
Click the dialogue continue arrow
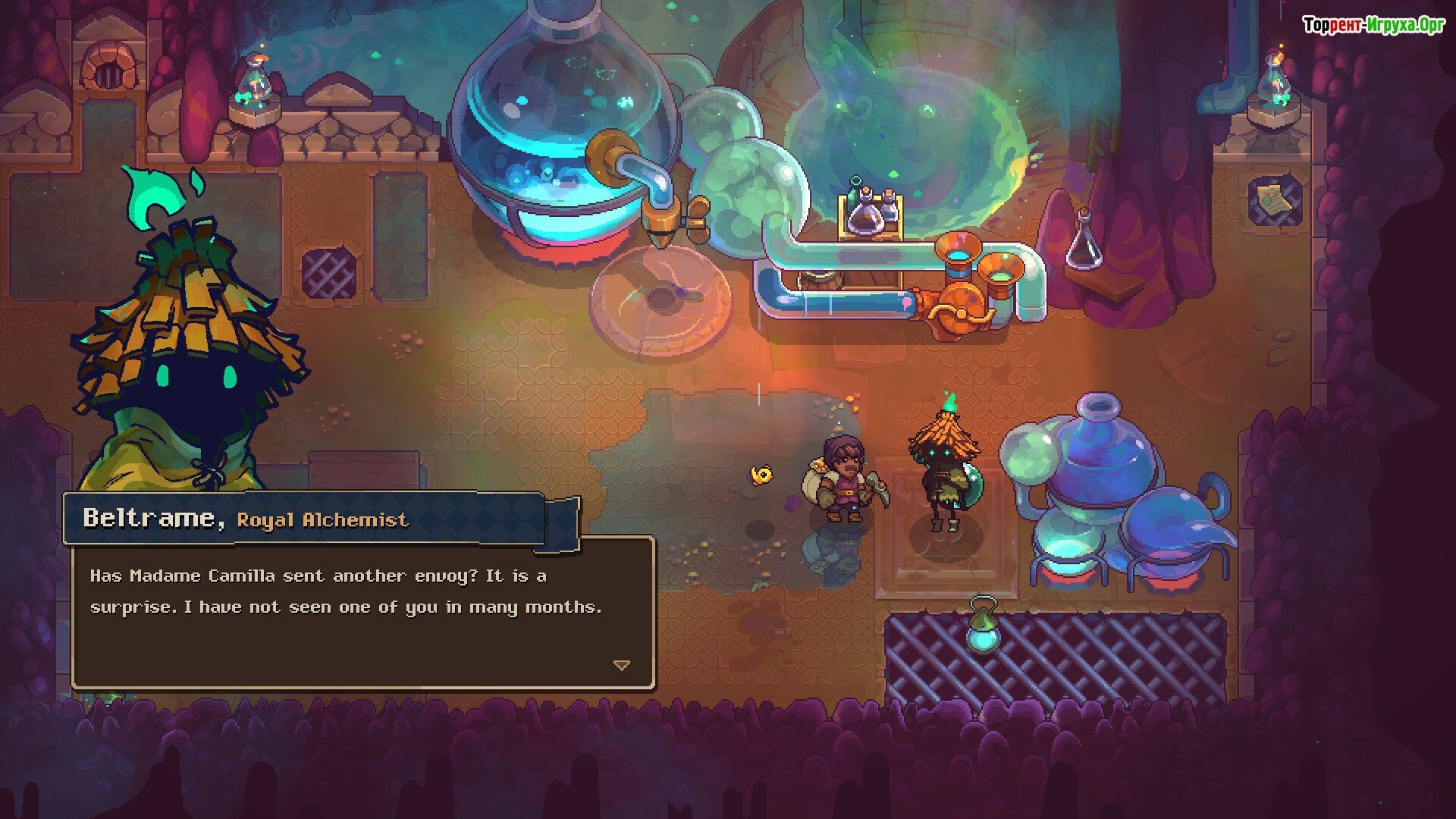click(622, 665)
